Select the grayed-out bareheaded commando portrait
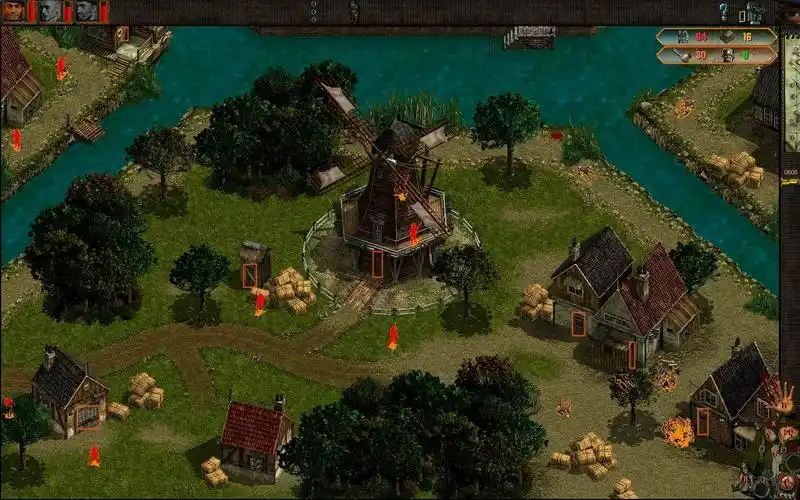This screenshot has height=500, width=800. [50, 11]
